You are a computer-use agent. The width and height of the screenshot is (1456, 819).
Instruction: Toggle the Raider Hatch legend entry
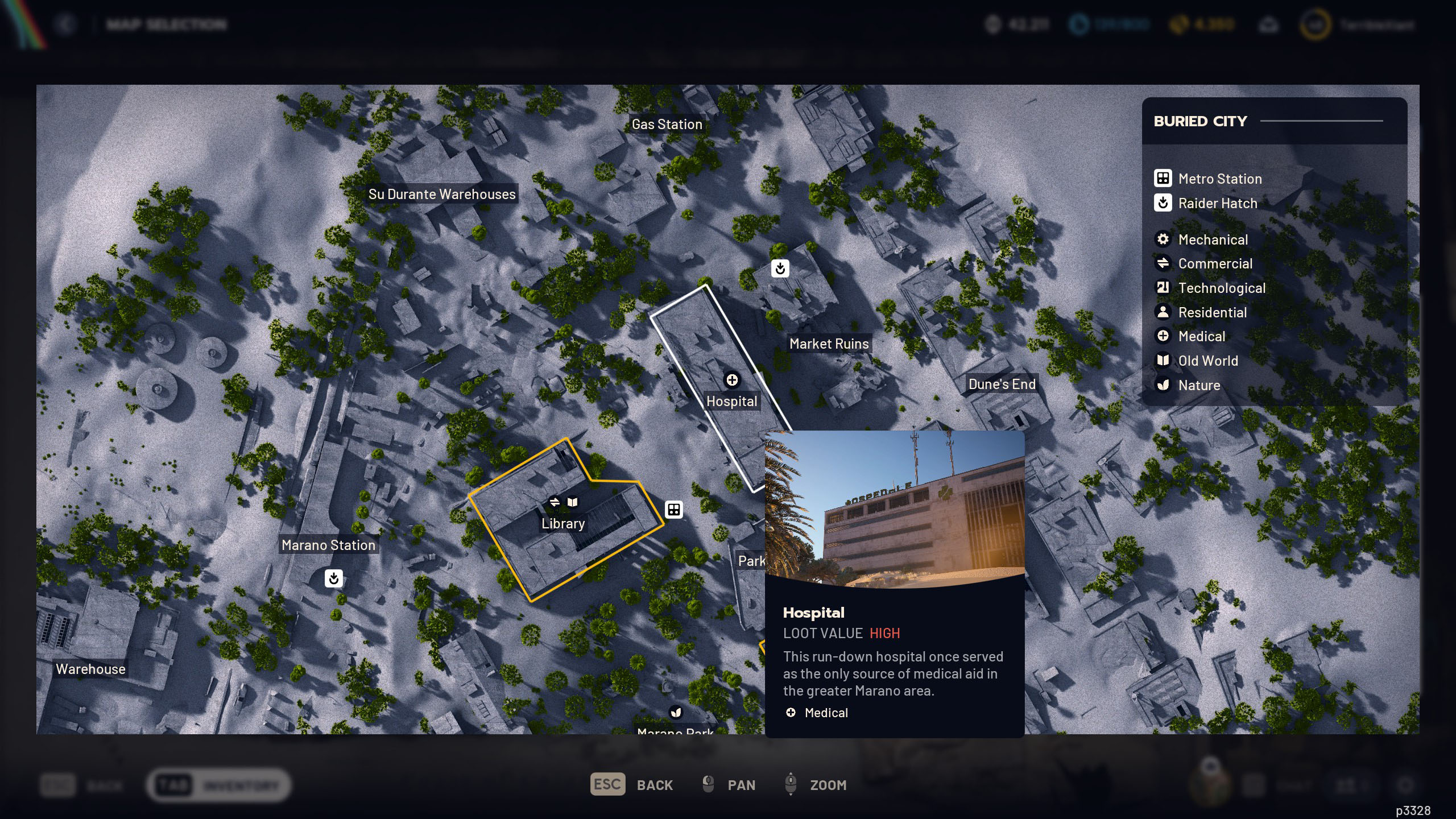tap(1217, 203)
